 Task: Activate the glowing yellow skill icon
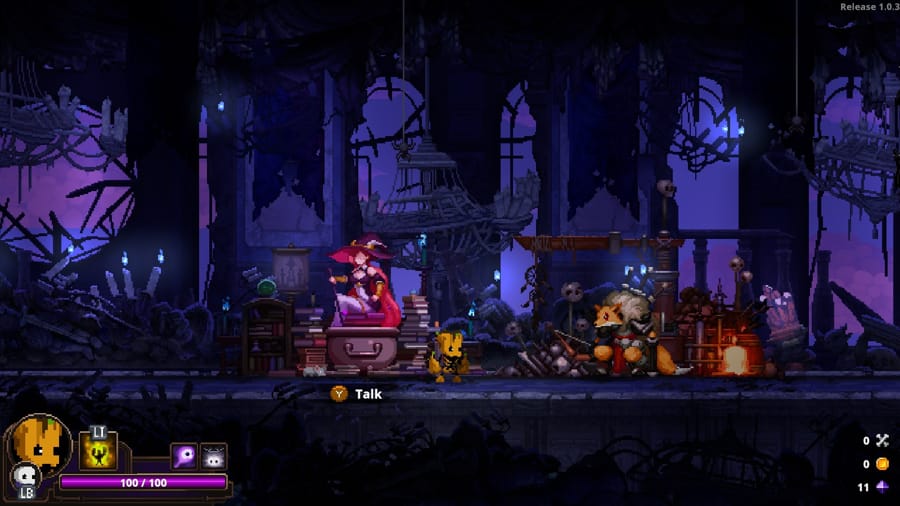(x=99, y=452)
